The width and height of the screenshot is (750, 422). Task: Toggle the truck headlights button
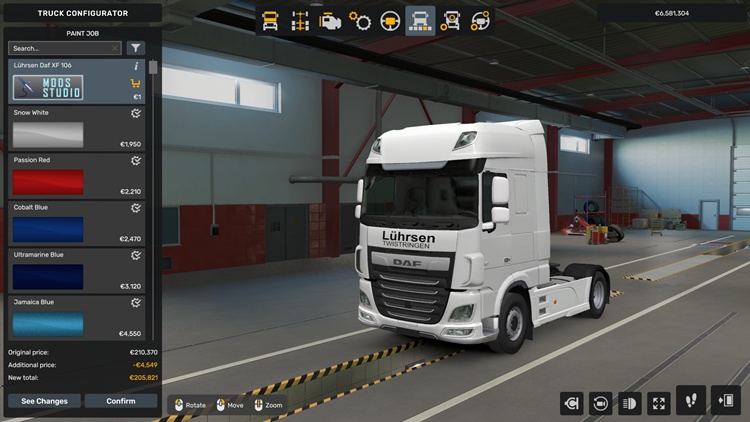click(630, 403)
